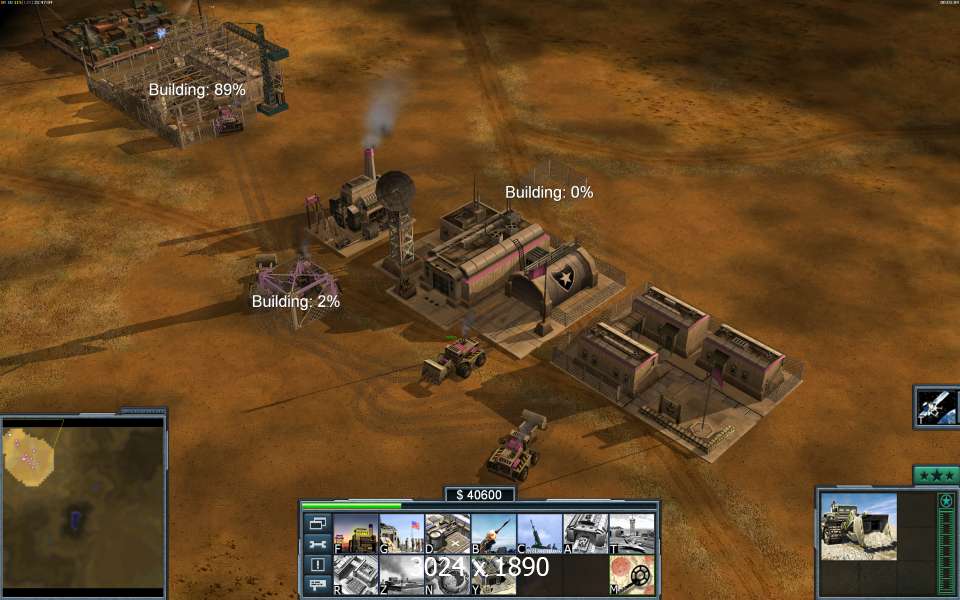Click the selected dozer portrait
This screenshot has height=600, width=960.
(859, 526)
